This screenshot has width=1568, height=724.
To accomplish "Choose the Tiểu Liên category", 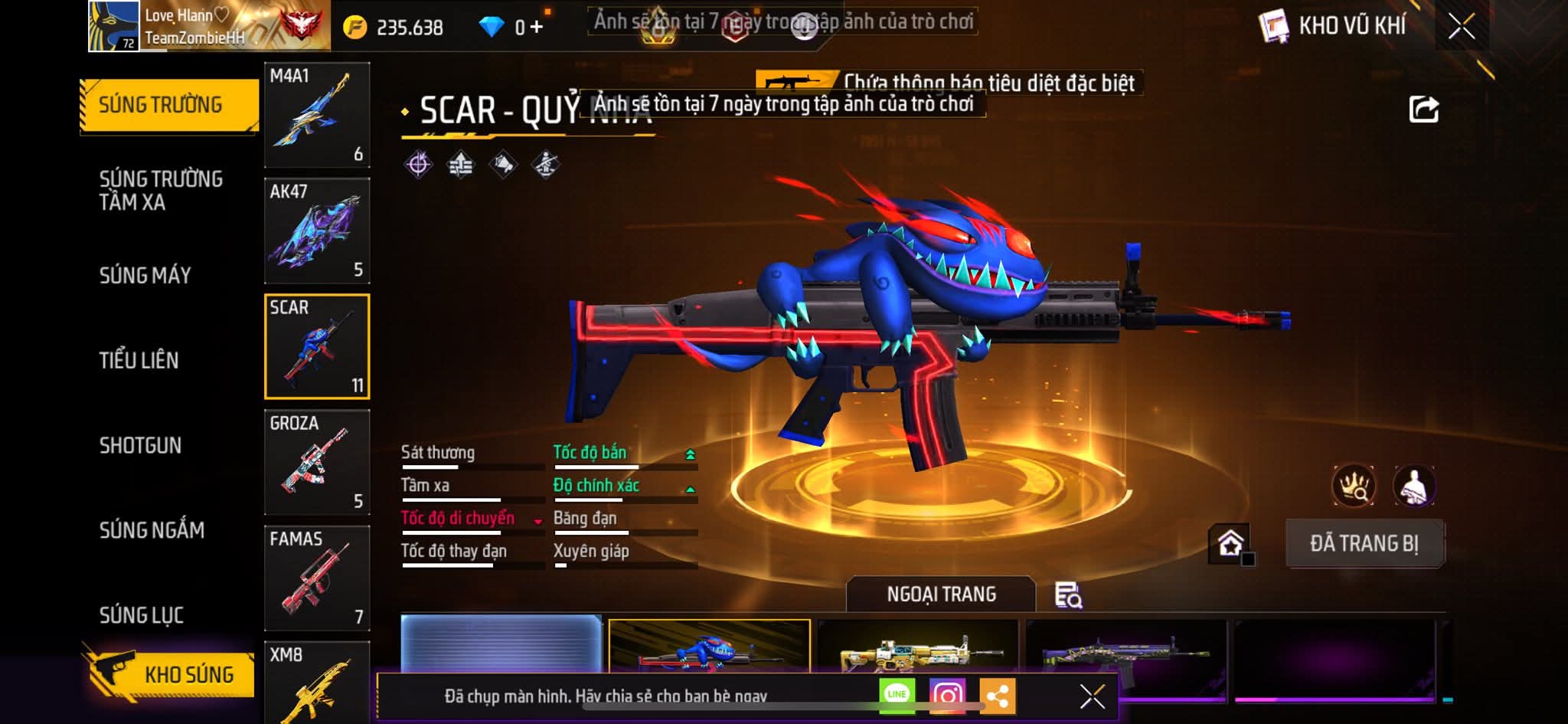I will point(139,360).
